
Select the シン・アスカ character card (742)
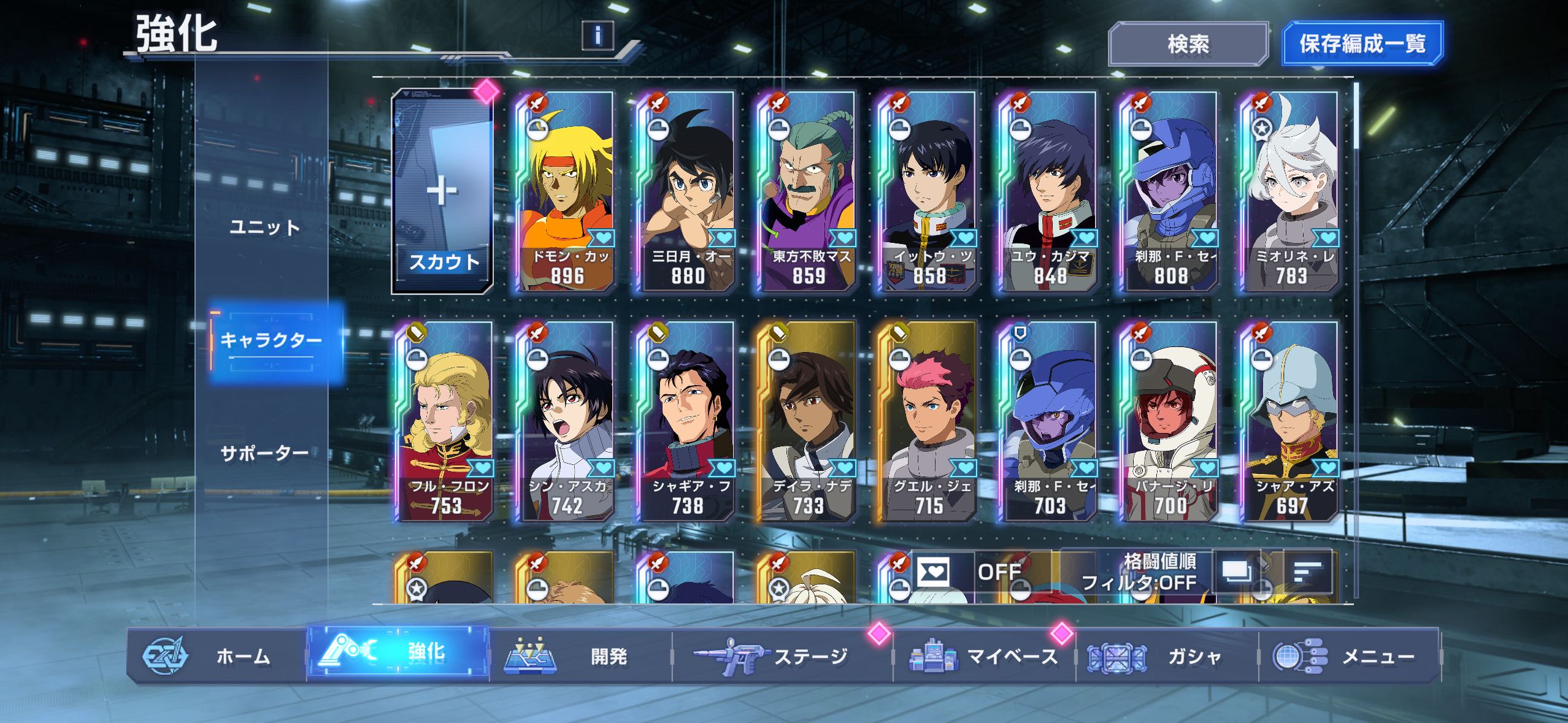(566, 422)
